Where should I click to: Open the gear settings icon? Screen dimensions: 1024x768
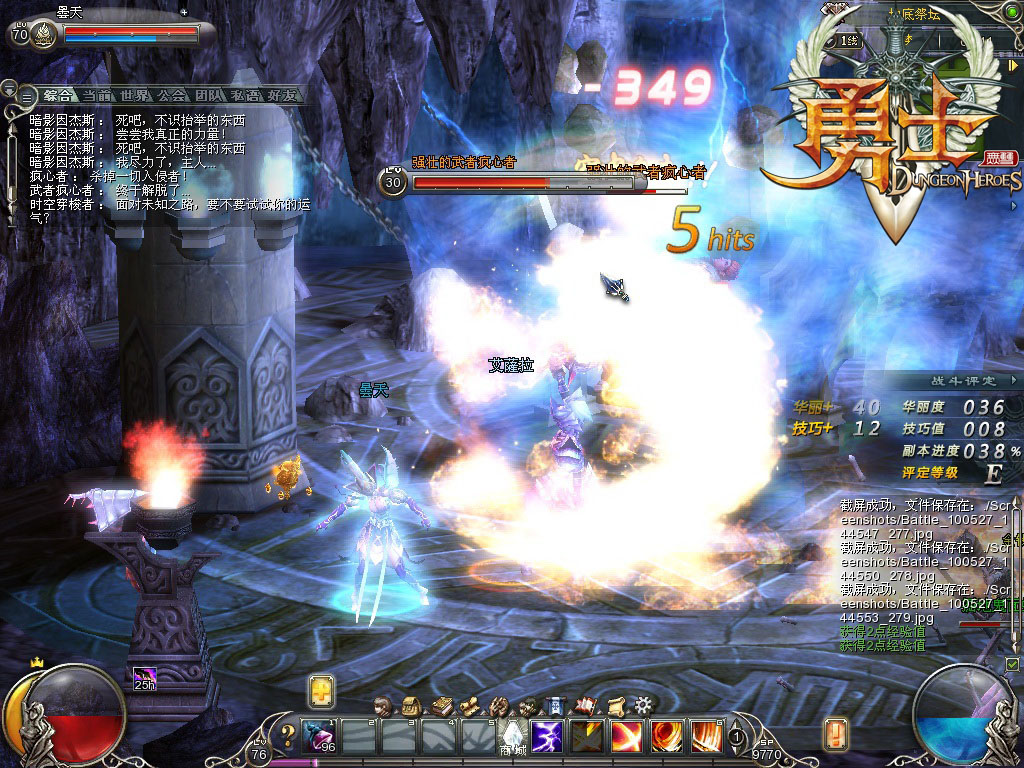point(644,705)
